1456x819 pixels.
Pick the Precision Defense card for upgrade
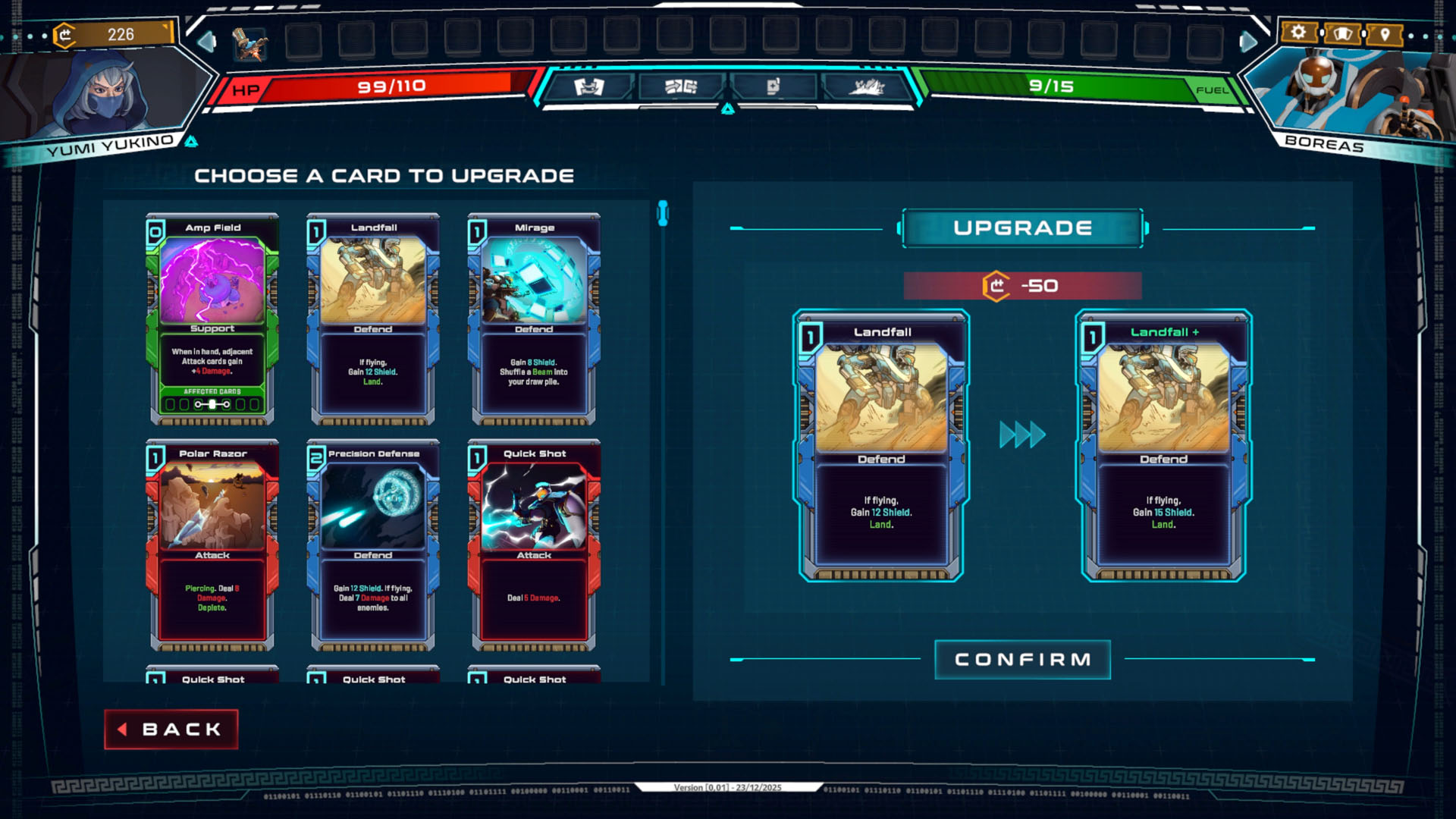(x=373, y=546)
